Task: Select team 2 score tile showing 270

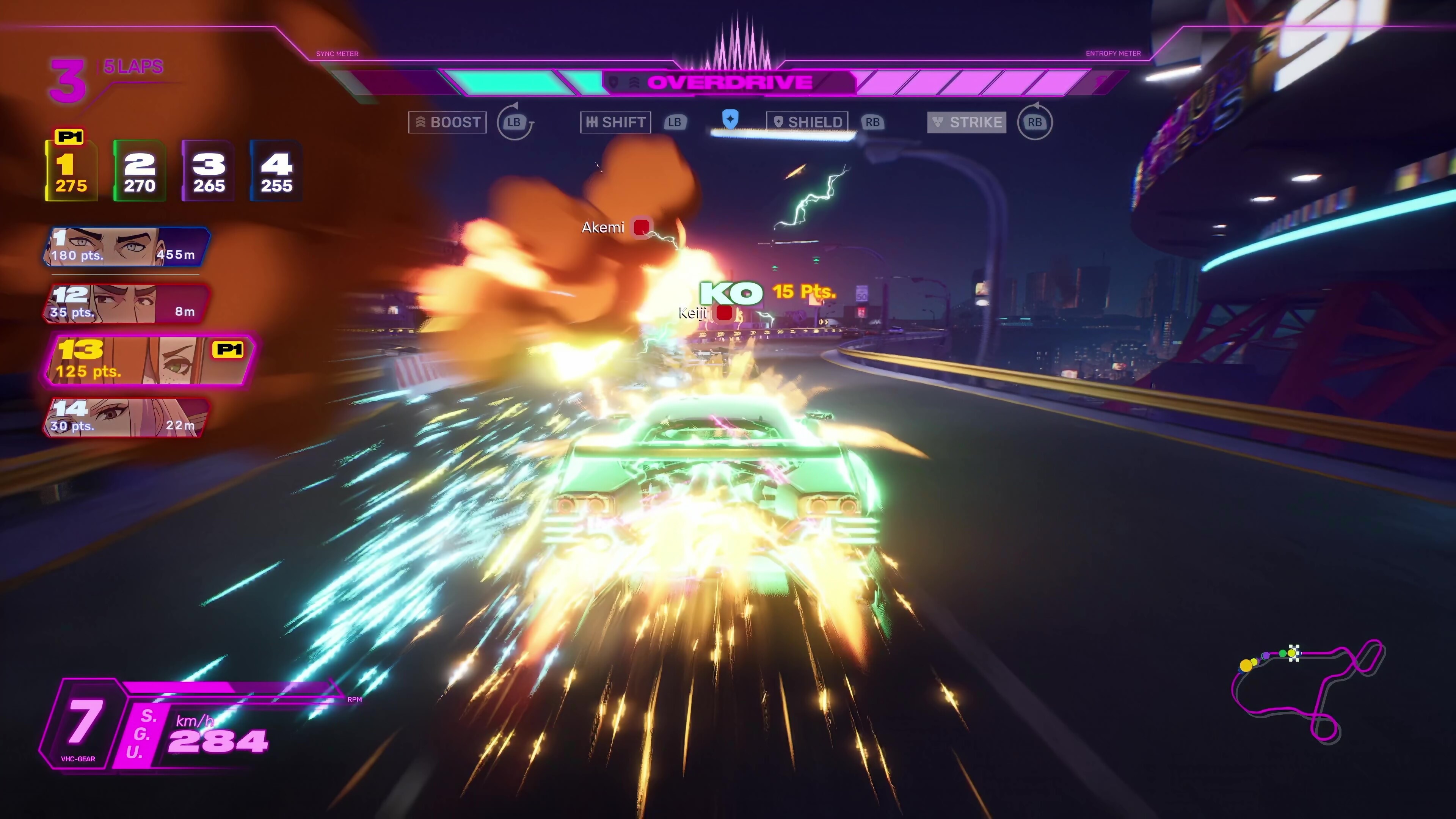Action: (x=140, y=171)
